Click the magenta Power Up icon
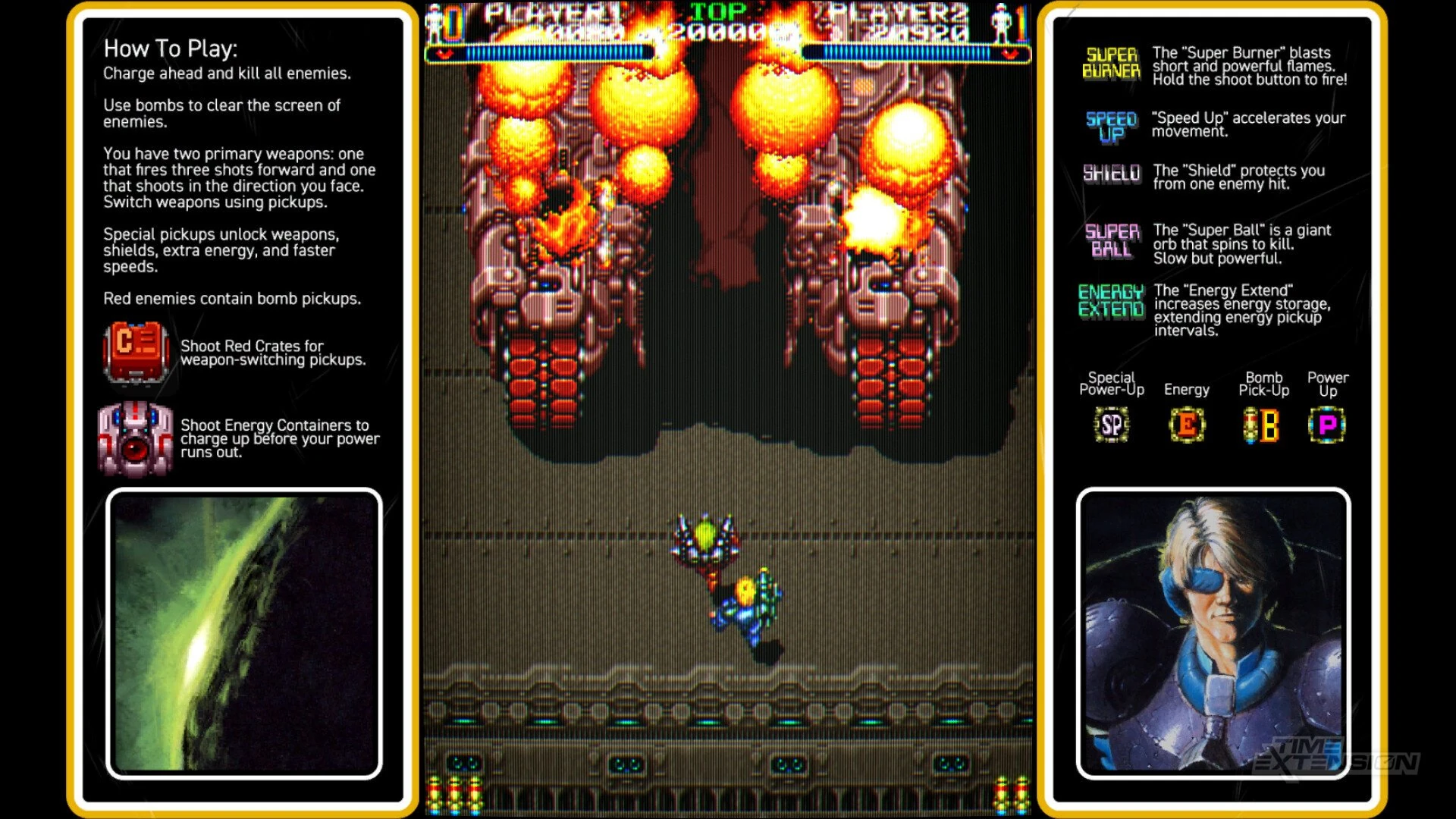 [1328, 425]
